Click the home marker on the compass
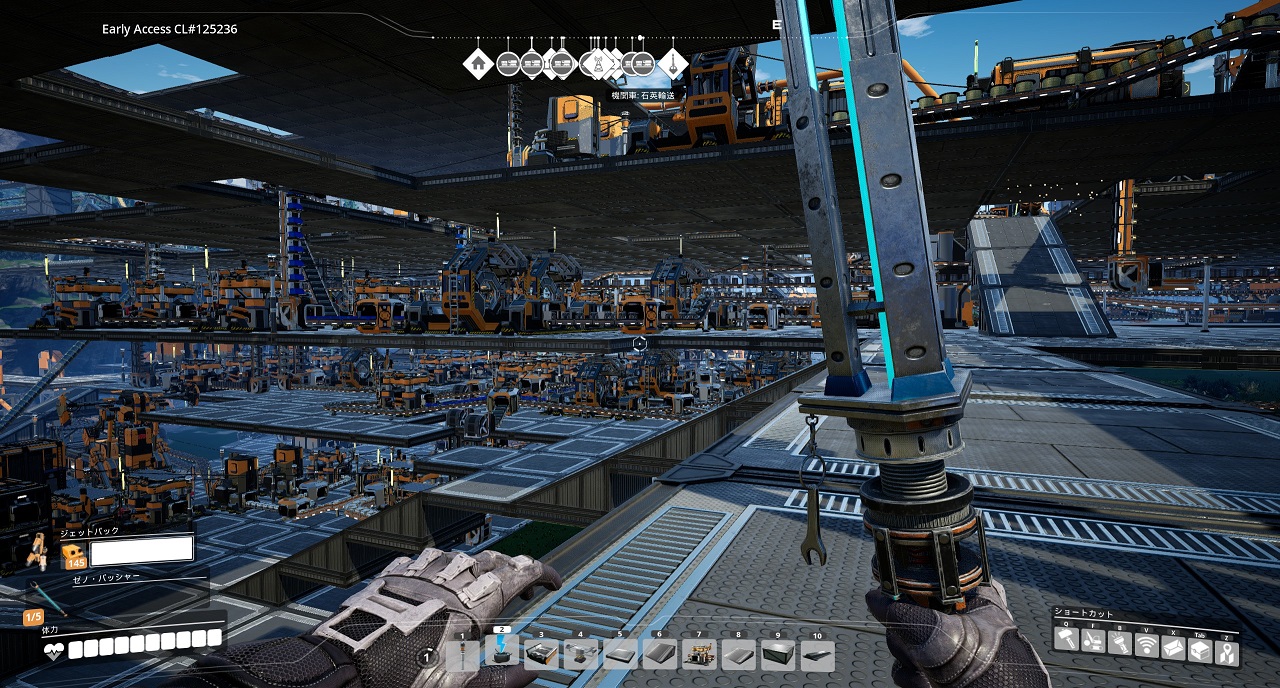This screenshot has width=1280, height=688. [x=479, y=64]
